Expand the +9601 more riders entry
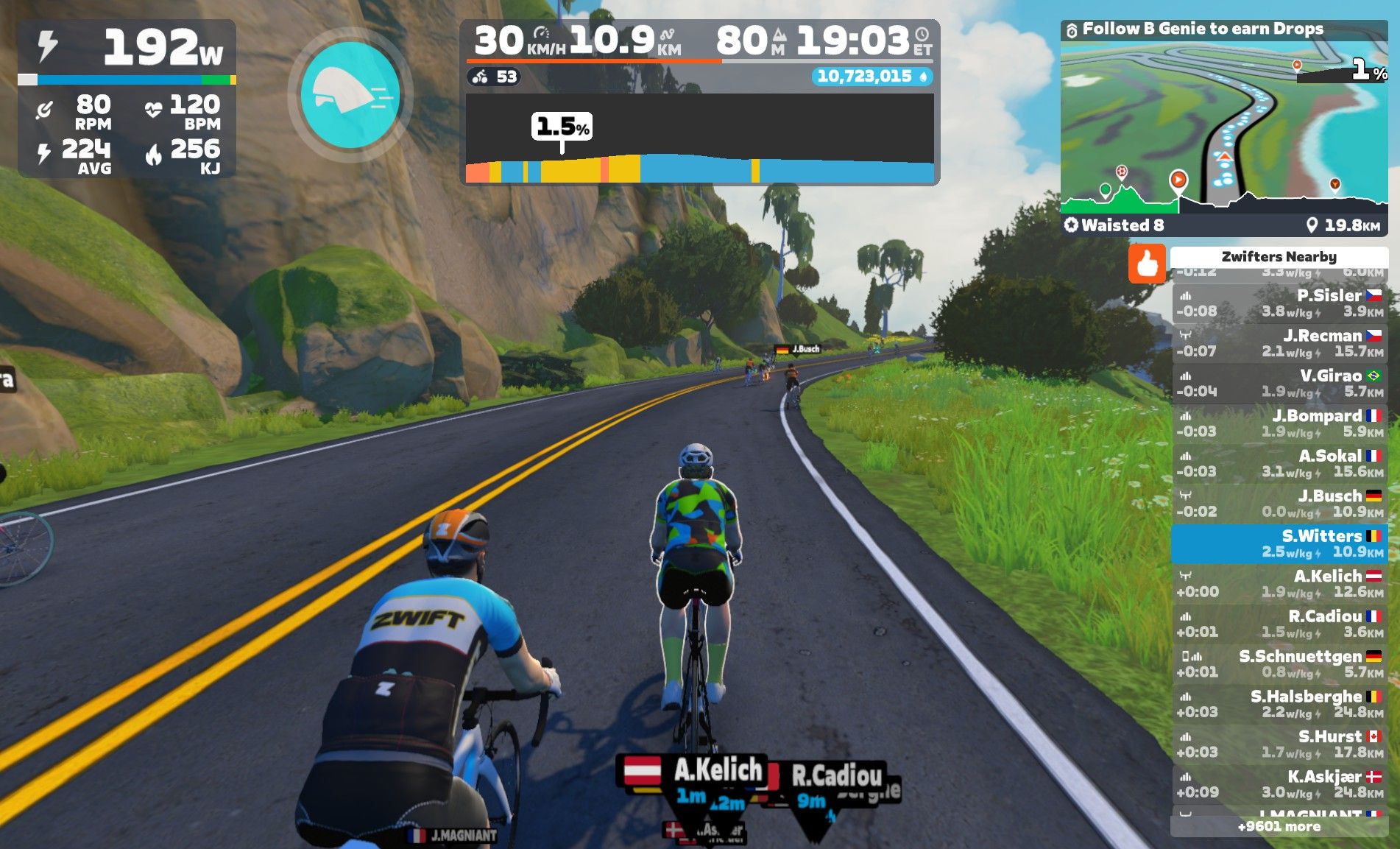Image resolution: width=1400 pixels, height=849 pixels. tap(1279, 827)
